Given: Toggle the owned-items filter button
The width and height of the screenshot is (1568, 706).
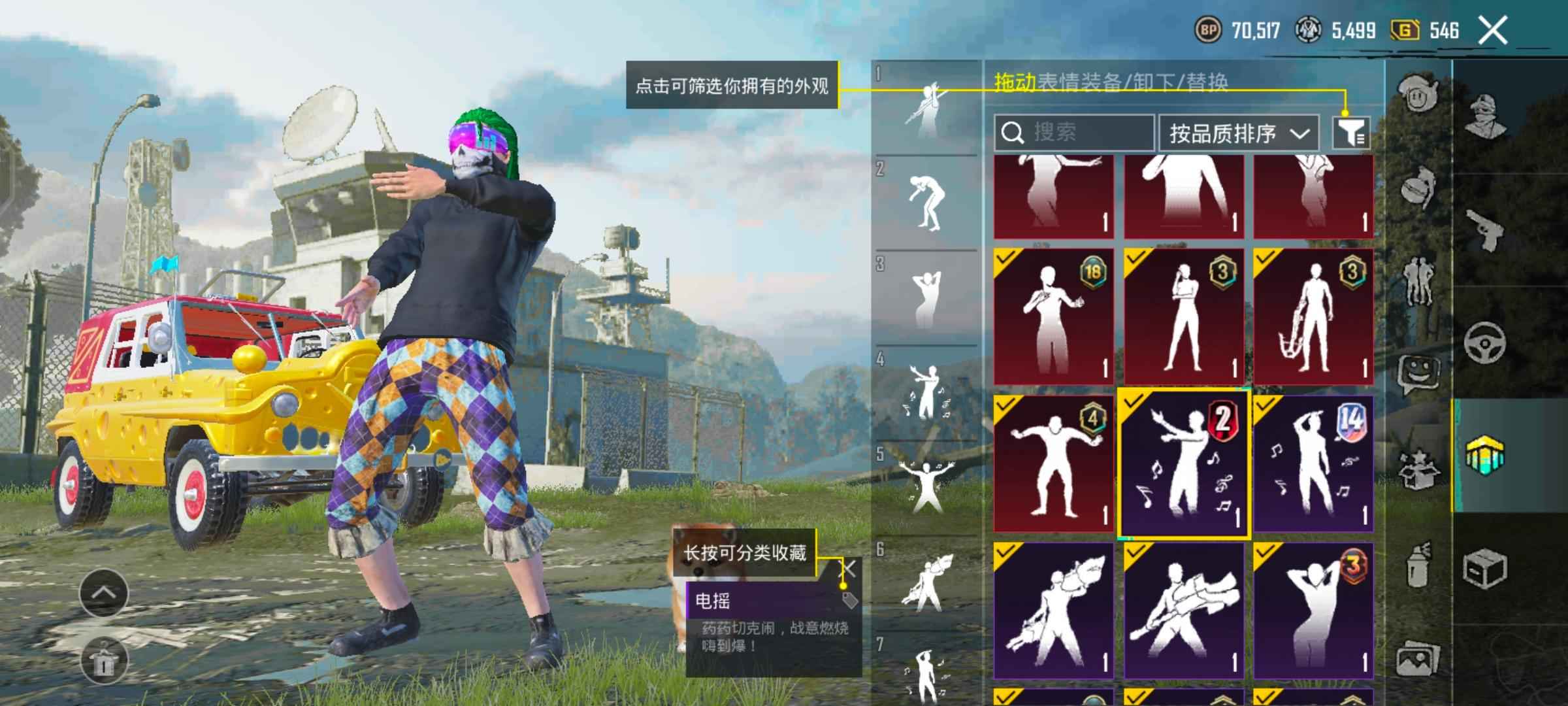Looking at the screenshot, I should [x=1351, y=133].
